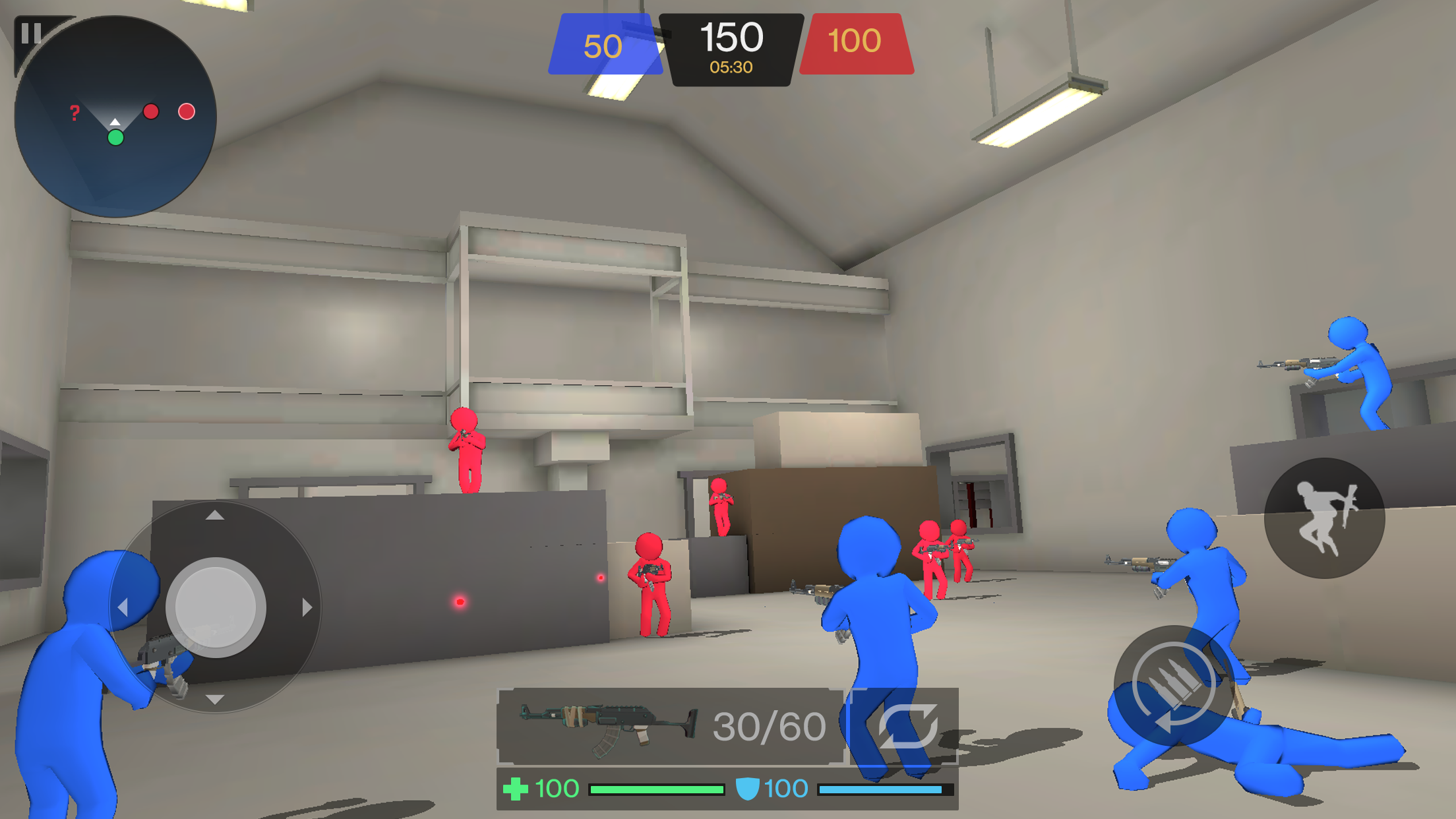Tap the 30/60 ammo counter text
Image resolution: width=1456 pixels, height=819 pixels.
(768, 725)
